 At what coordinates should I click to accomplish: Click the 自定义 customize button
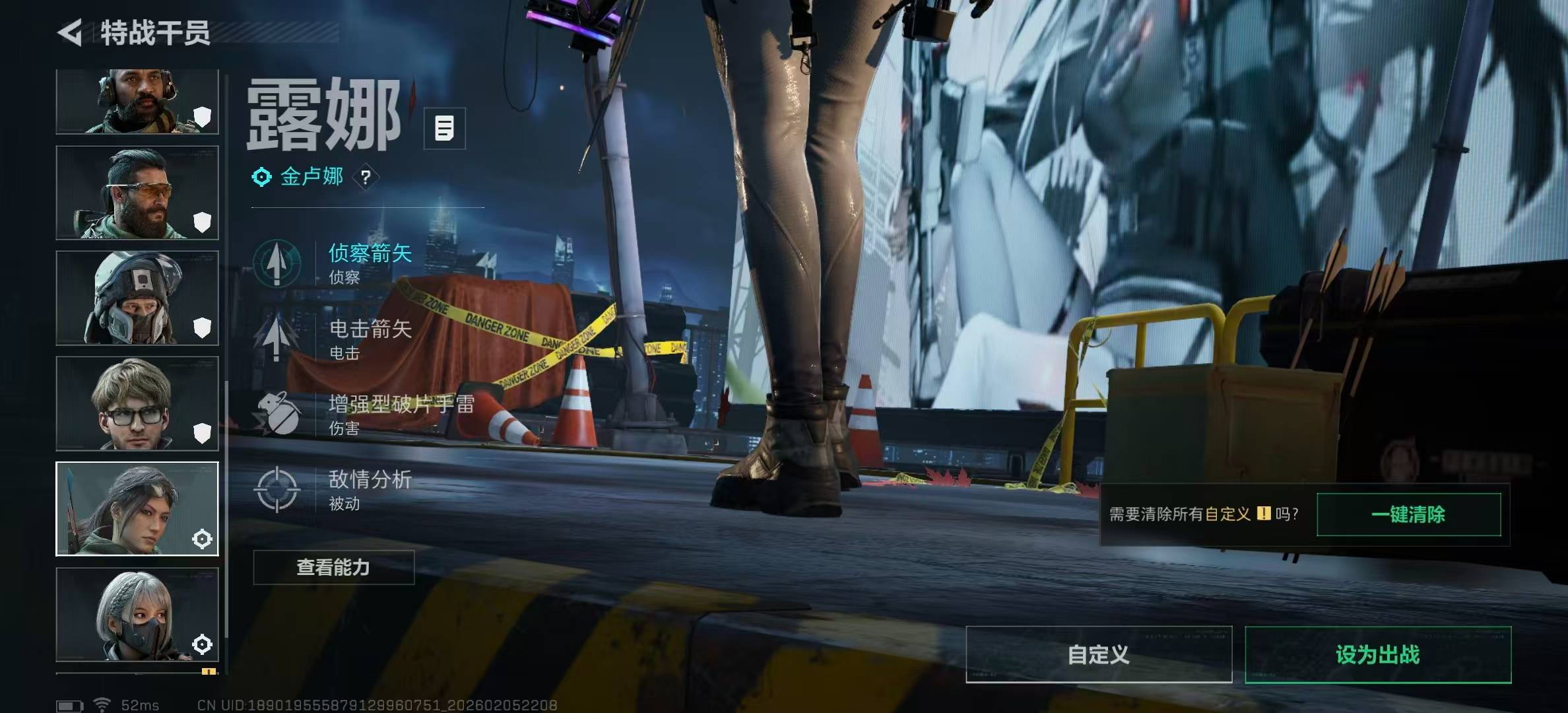(x=1098, y=654)
